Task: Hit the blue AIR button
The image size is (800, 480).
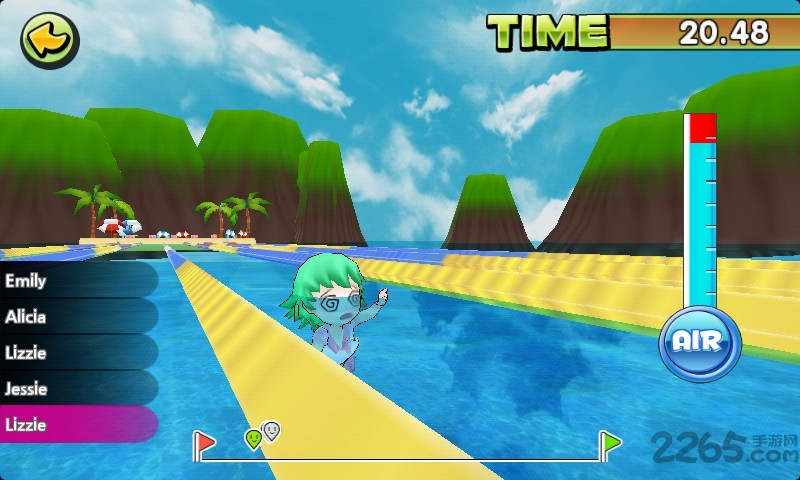Action: 699,342
